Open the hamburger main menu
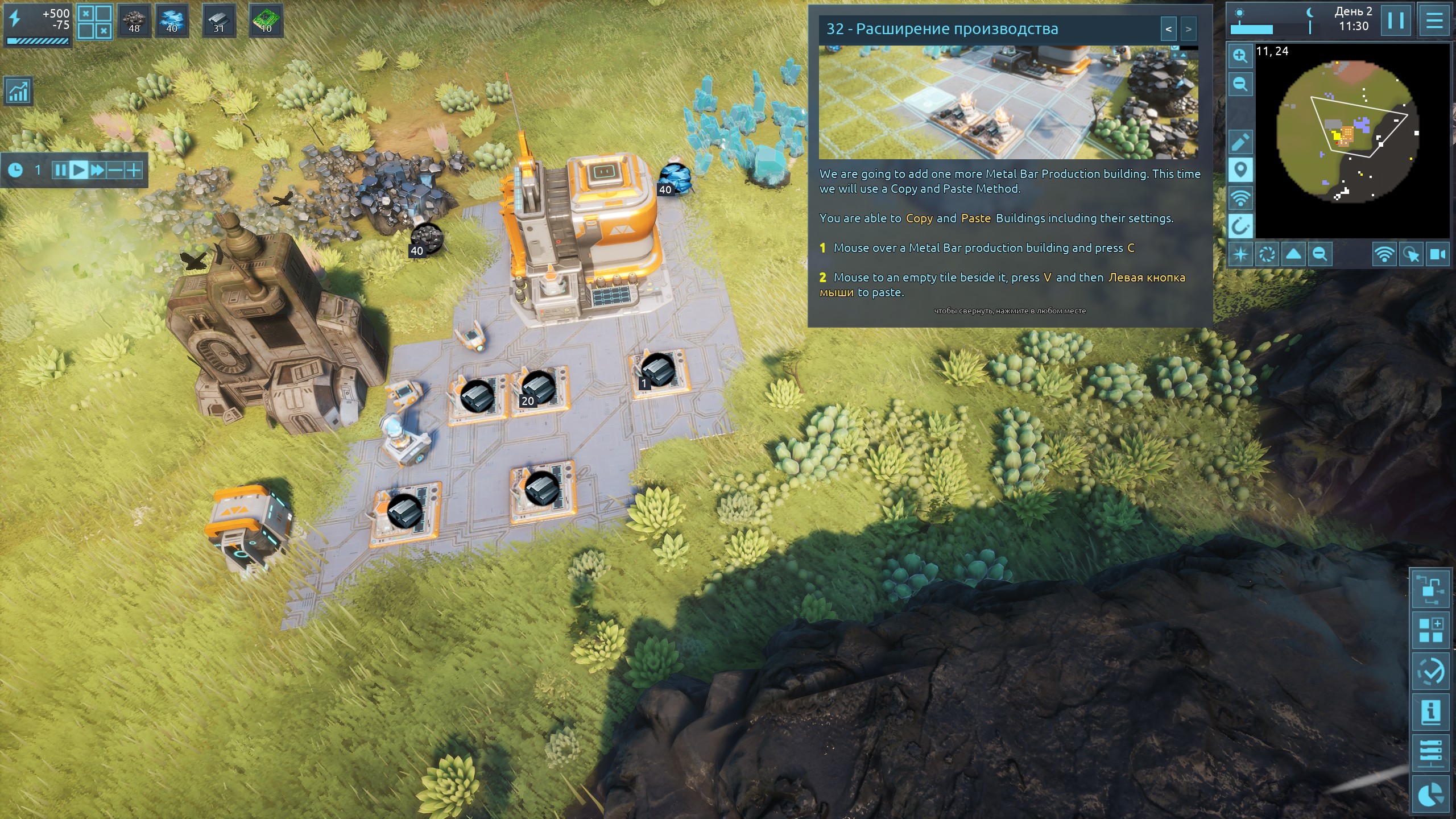 point(1434,21)
